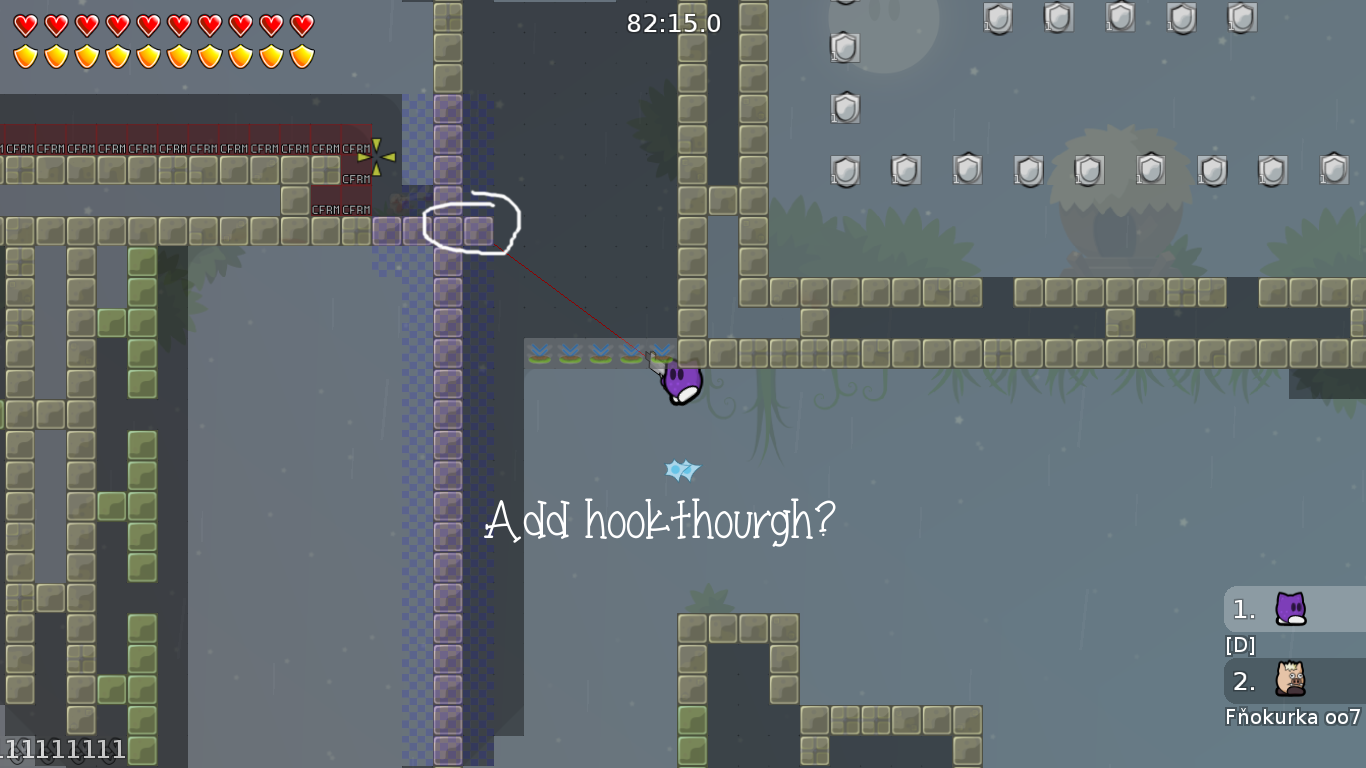The width and height of the screenshot is (1366, 768).
Task: Click the Add hook-thourgh? annotation text
Action: click(660, 520)
